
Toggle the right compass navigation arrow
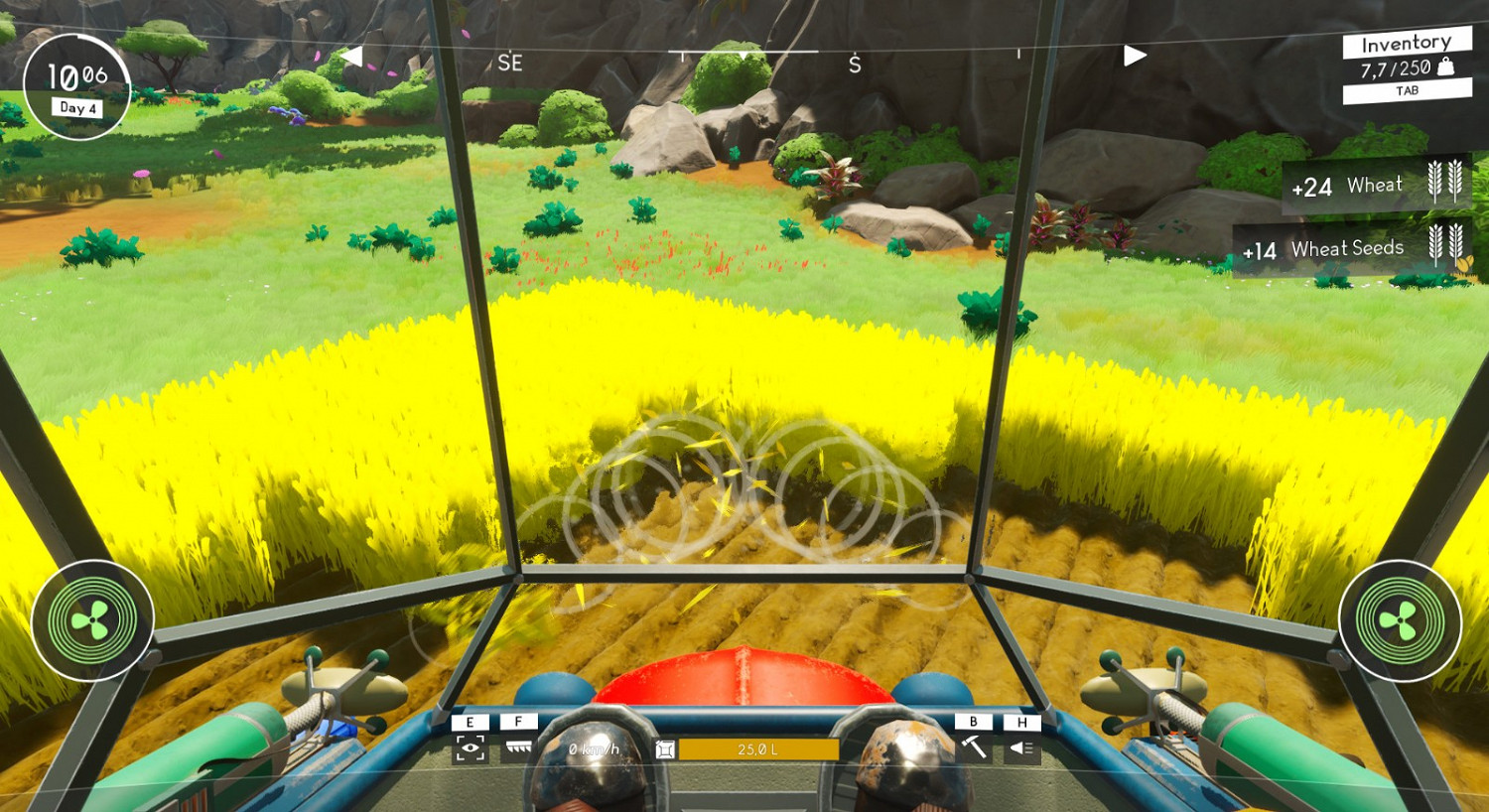(x=1134, y=57)
